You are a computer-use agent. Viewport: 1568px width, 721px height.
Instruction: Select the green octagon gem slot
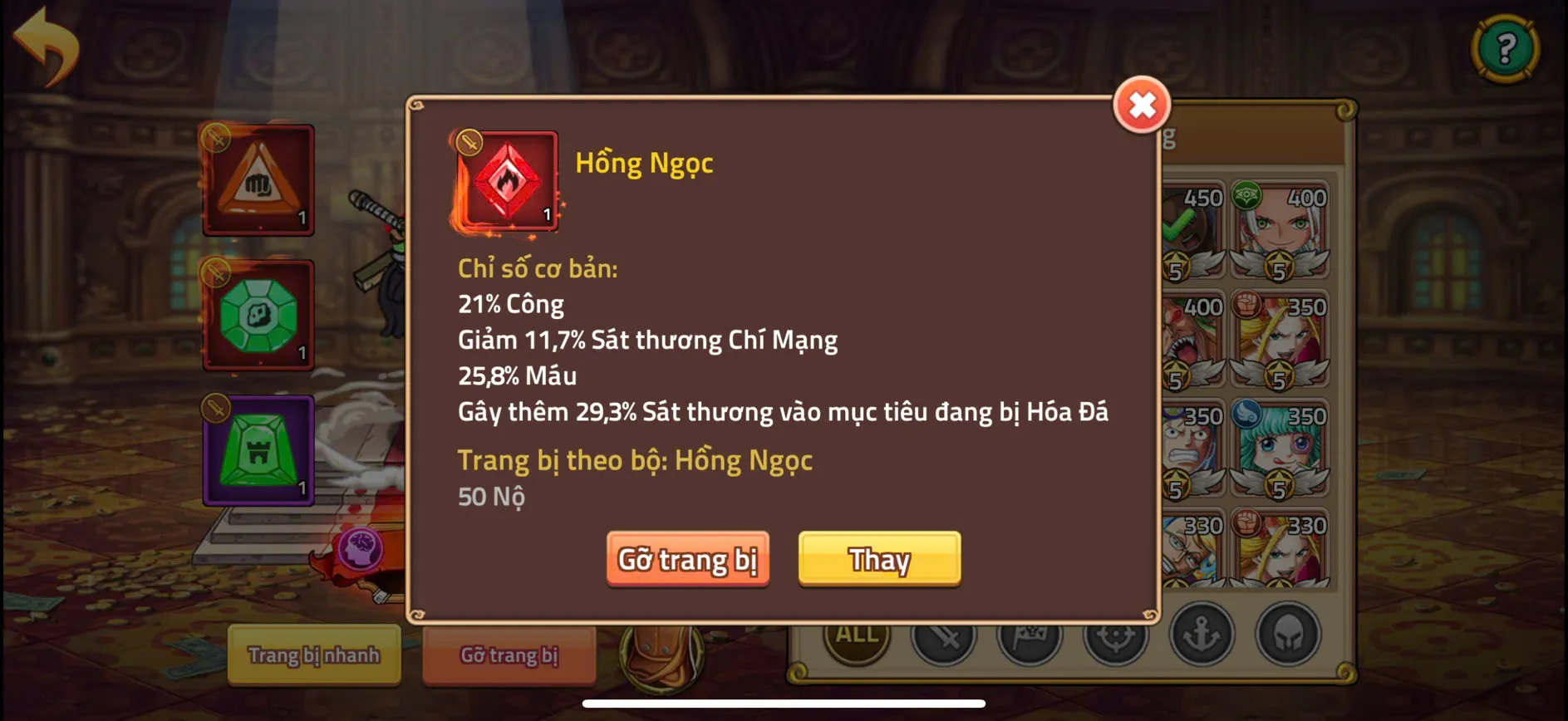tap(258, 316)
